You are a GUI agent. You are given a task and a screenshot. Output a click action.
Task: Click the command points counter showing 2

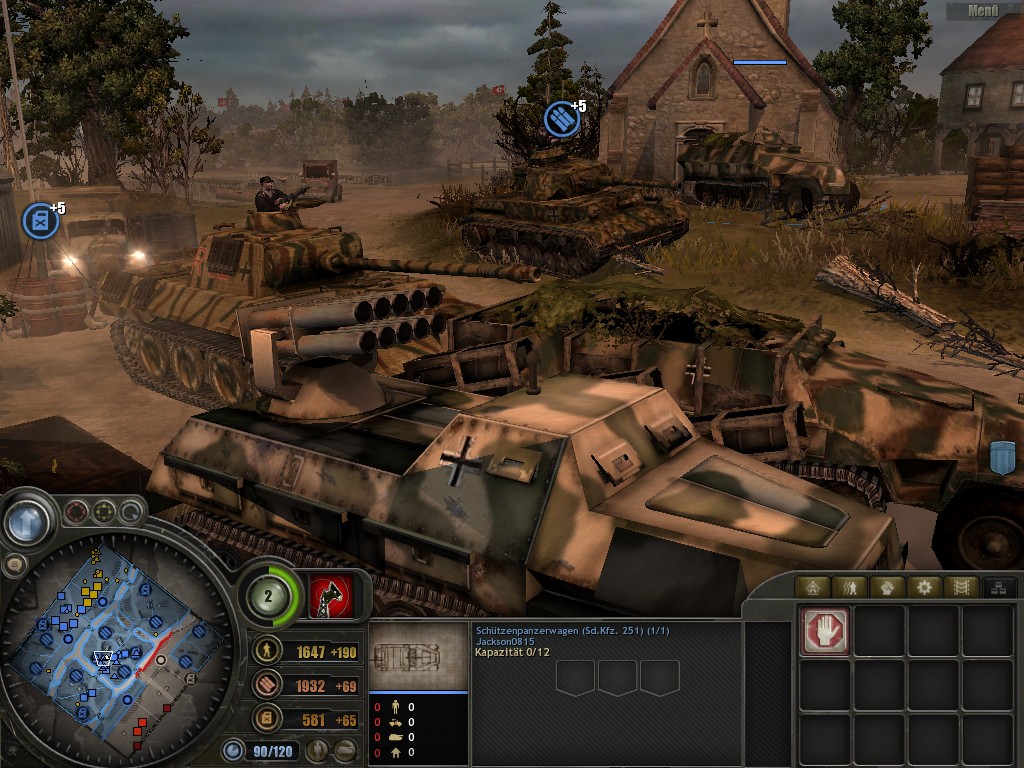pos(270,596)
